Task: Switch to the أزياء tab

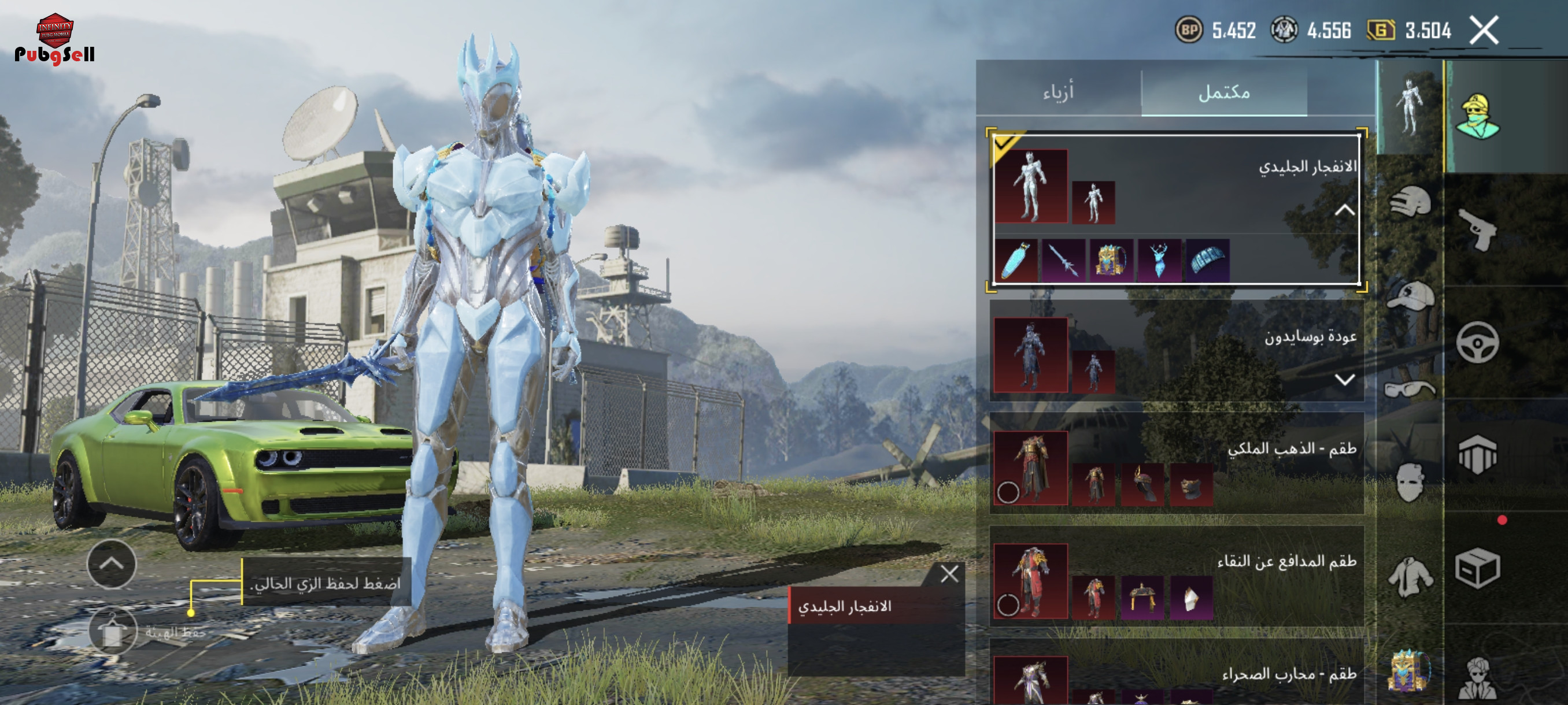Action: click(1058, 92)
